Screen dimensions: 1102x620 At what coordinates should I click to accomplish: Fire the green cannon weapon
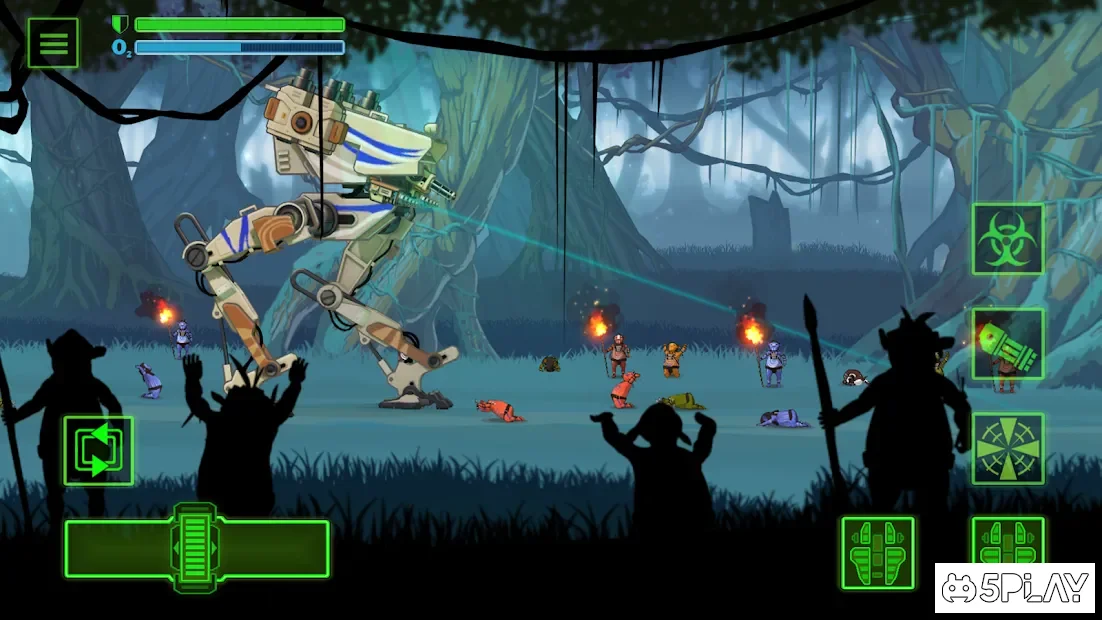click(1007, 343)
